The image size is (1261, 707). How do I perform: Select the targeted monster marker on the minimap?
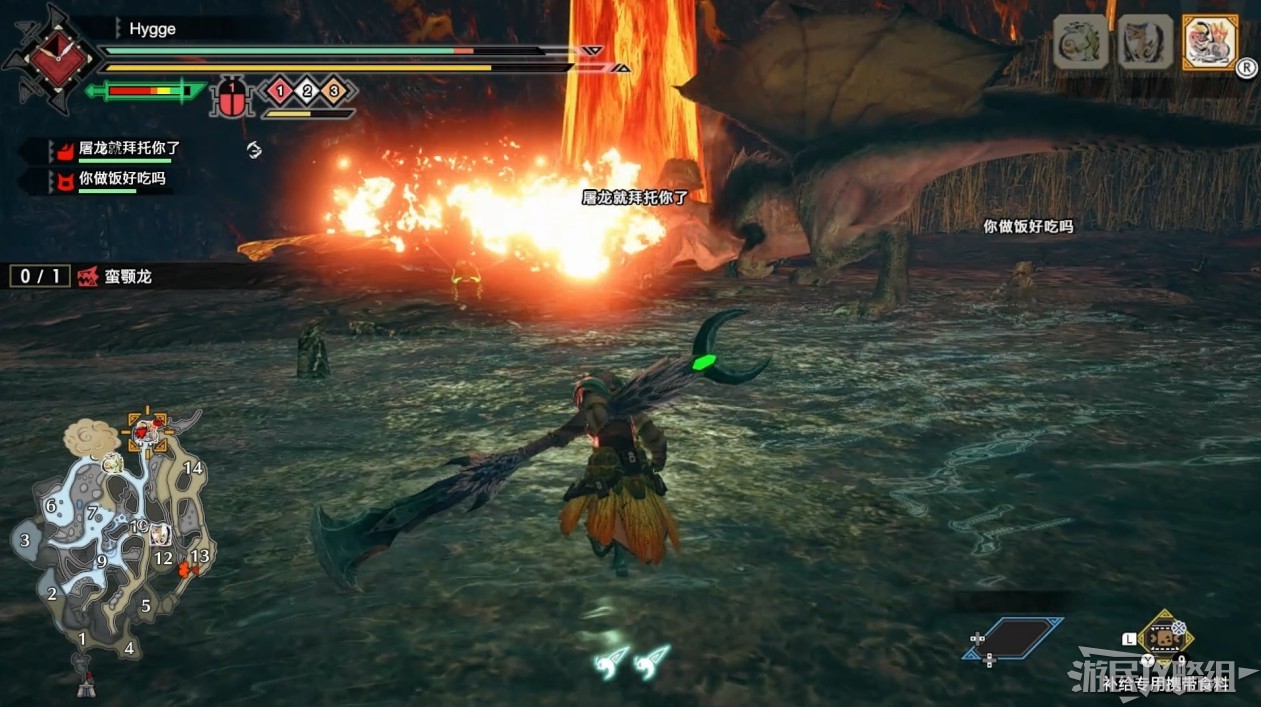pos(147,430)
